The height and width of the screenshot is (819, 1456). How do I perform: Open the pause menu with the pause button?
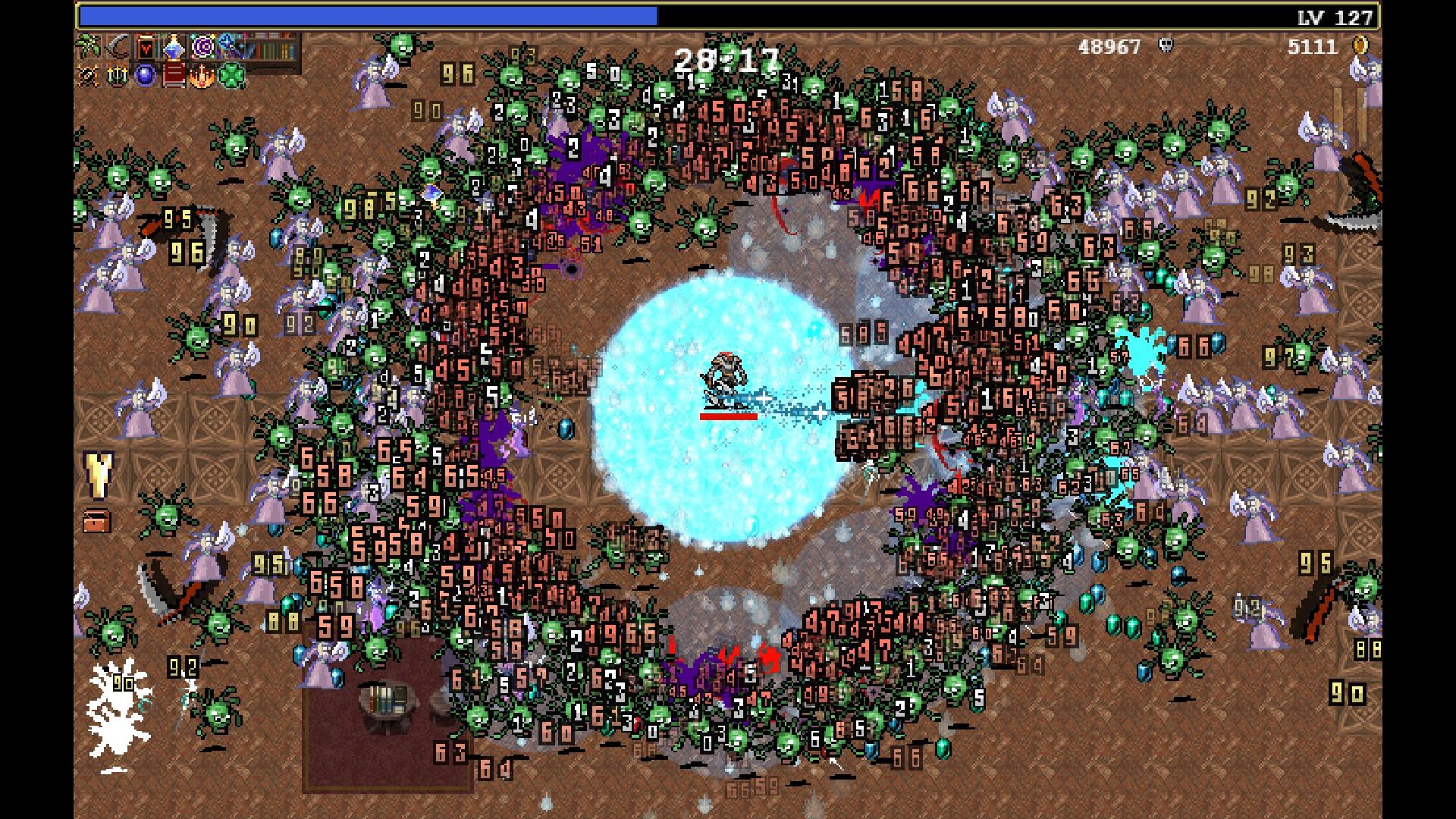pos(1350,115)
